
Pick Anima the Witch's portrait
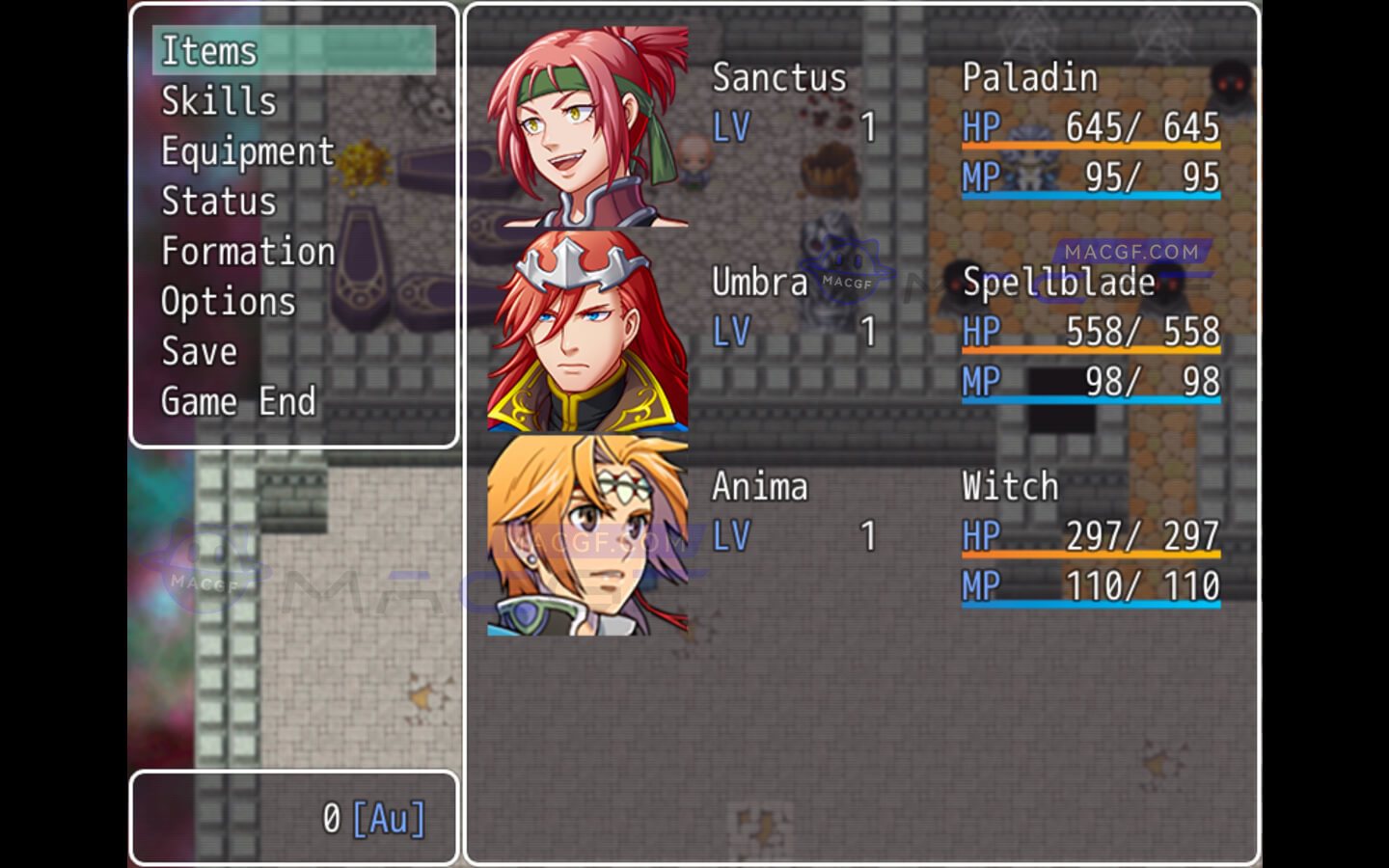point(587,535)
